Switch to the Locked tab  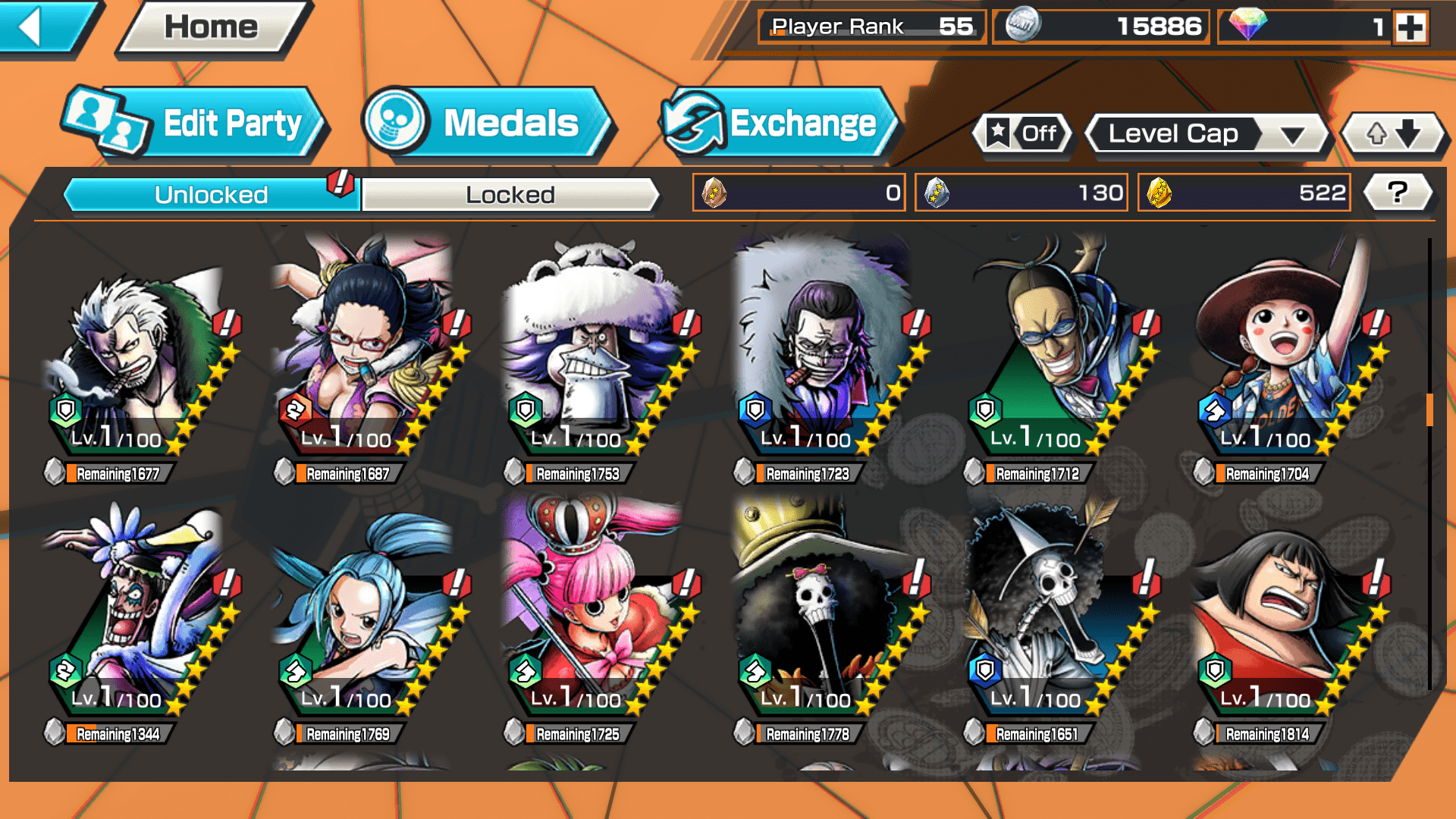pyautogui.click(x=510, y=195)
